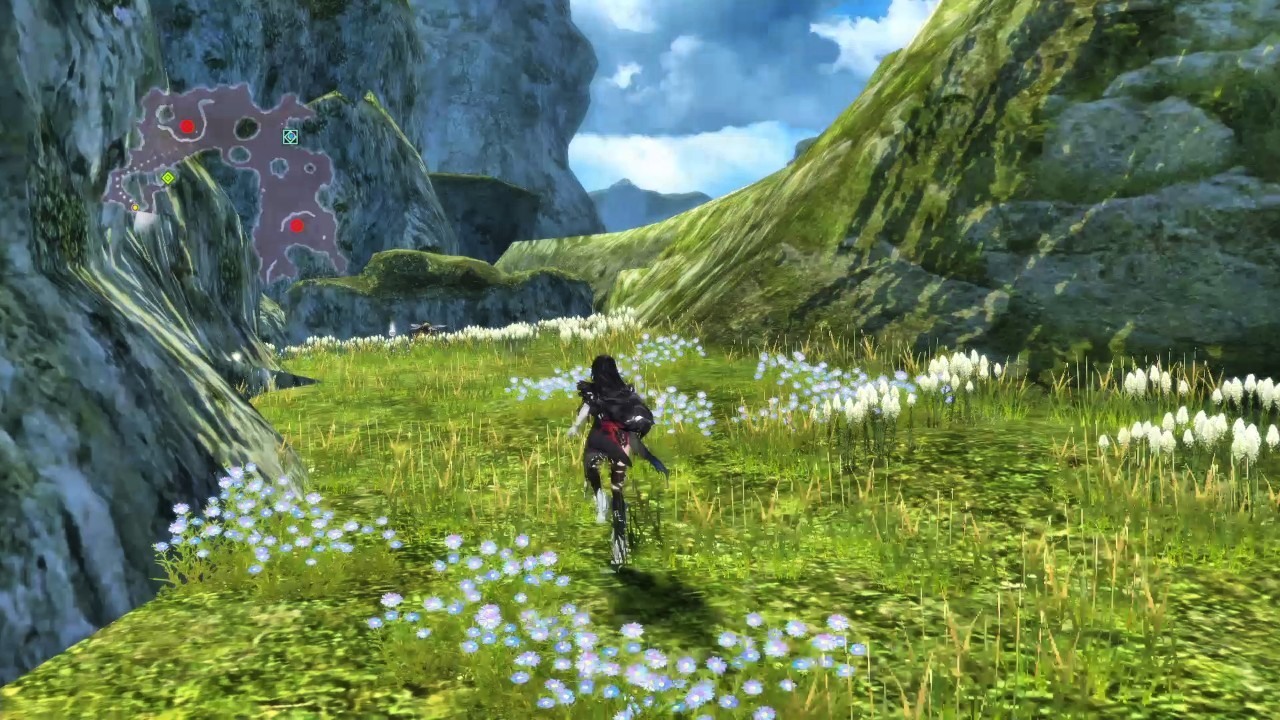This screenshot has height=720, width=1280.
Task: Target the distant creature near the white plants
Action: 425,327
